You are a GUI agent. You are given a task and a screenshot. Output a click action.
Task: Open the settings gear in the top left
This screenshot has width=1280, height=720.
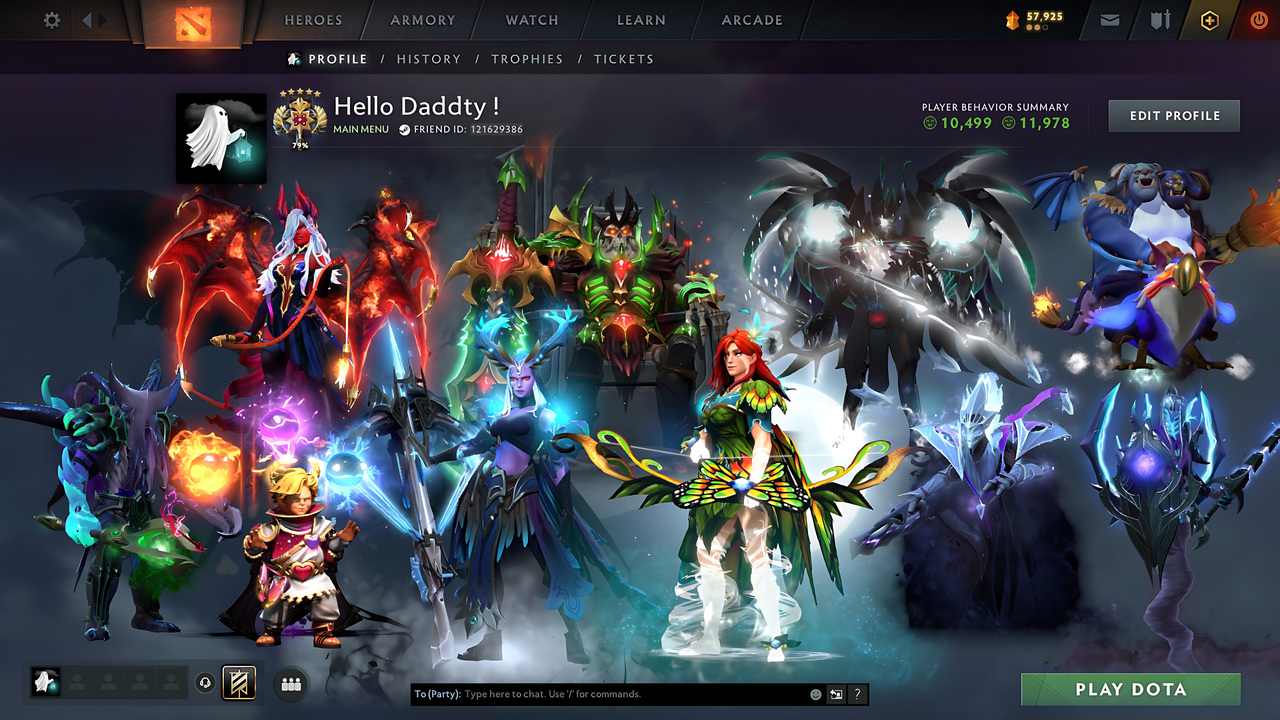pos(50,18)
